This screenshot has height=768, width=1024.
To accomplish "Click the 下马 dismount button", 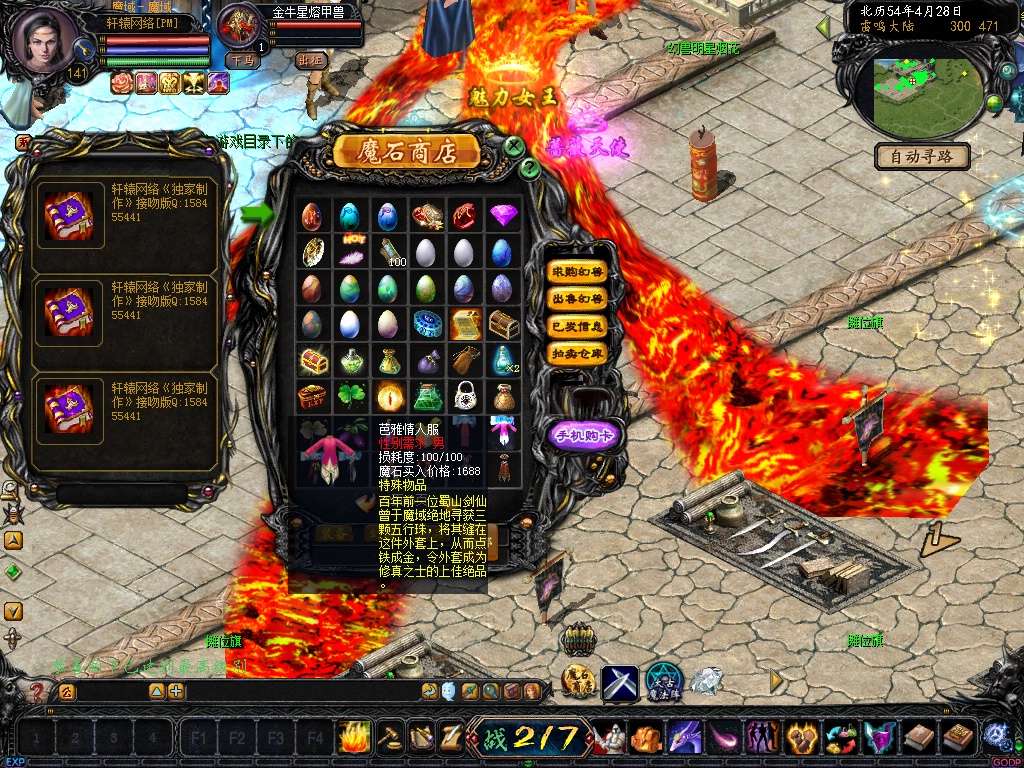I will point(241,60).
